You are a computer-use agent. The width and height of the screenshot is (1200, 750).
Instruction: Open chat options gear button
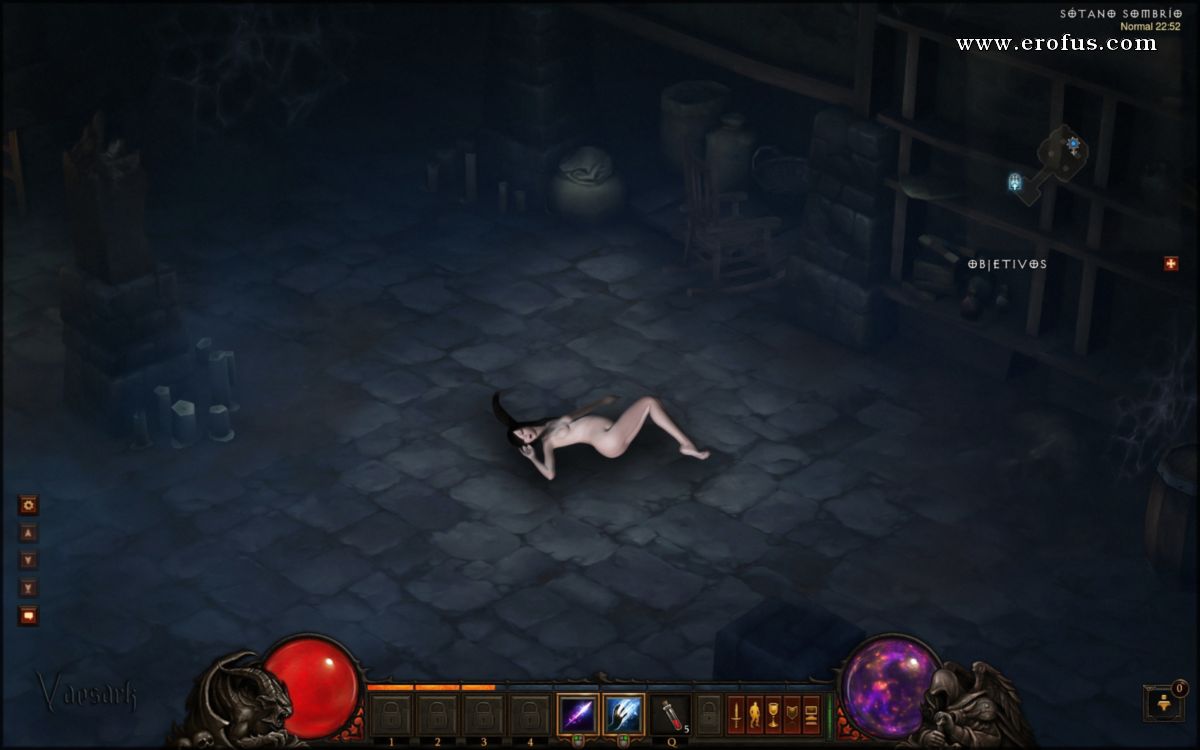[28, 506]
